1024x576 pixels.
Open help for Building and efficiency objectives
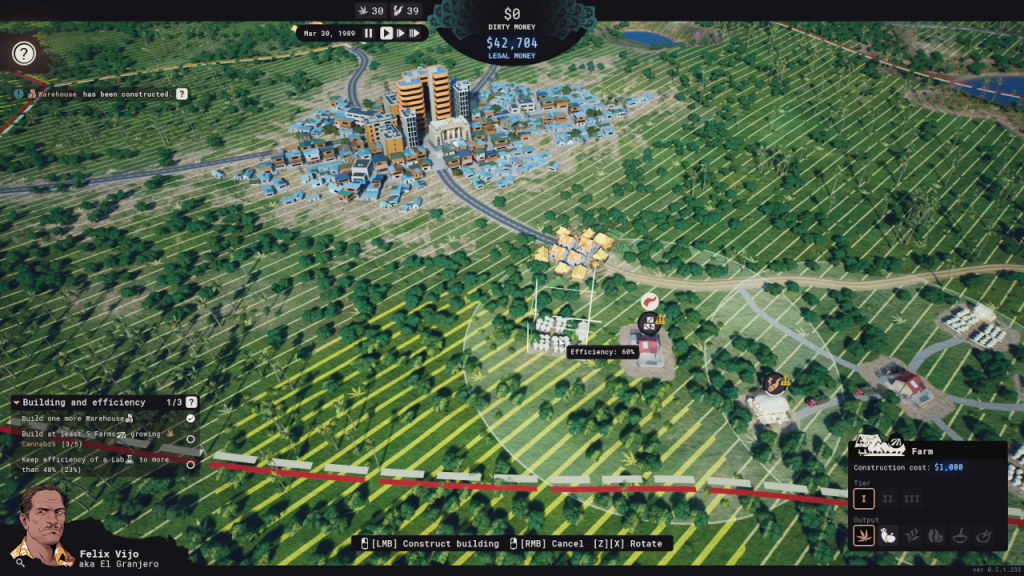click(191, 402)
